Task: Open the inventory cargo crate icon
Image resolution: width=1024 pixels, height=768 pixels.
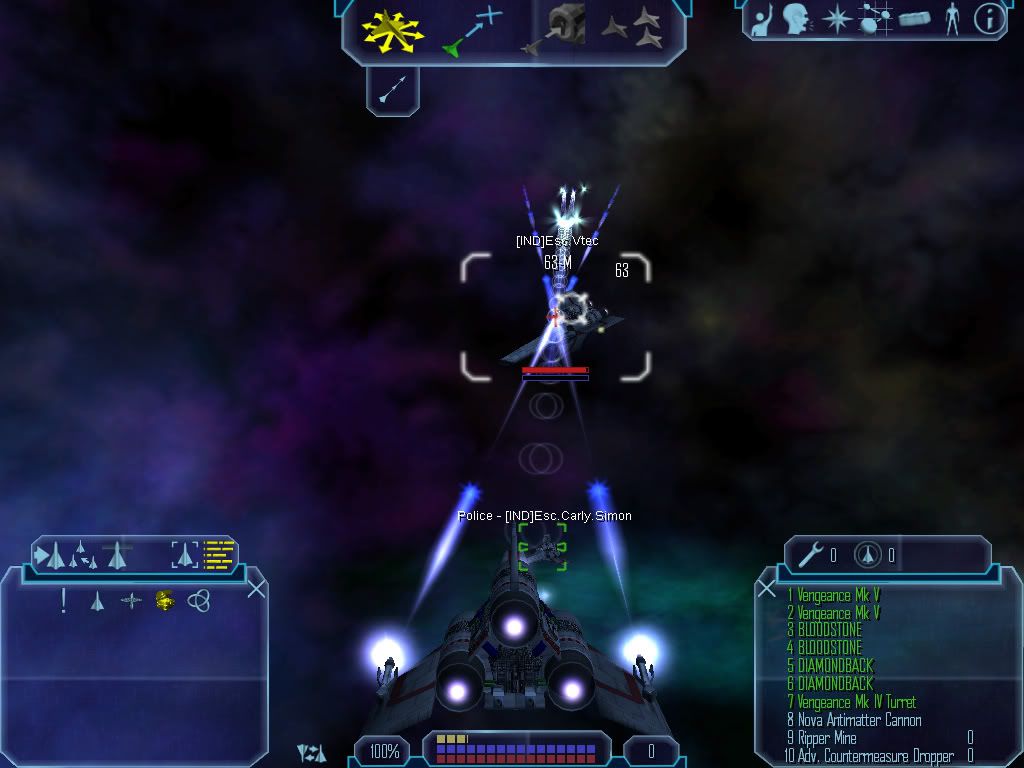Action: pyautogui.click(x=914, y=19)
